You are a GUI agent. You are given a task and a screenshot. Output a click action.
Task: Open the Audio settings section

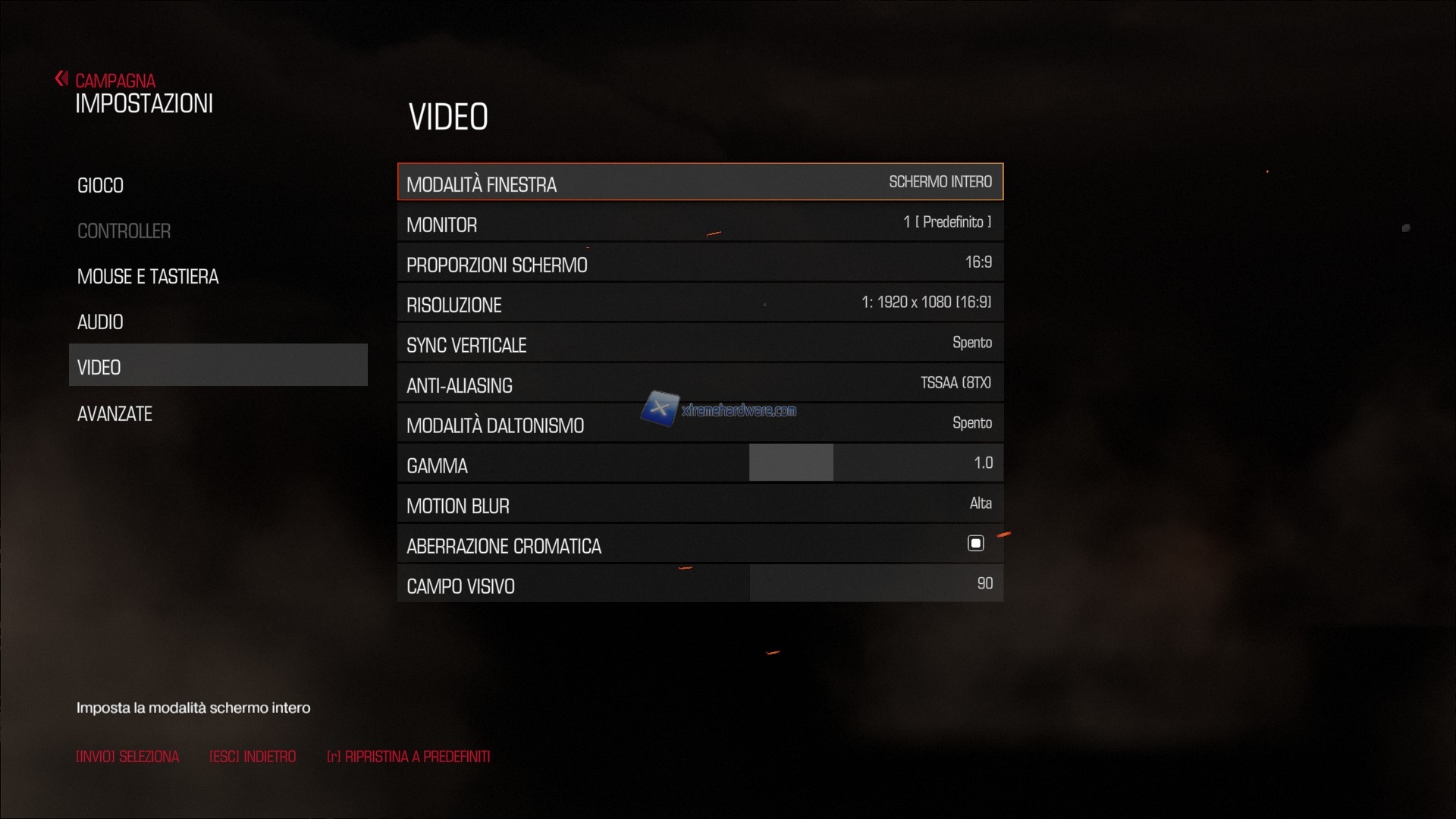(x=100, y=322)
